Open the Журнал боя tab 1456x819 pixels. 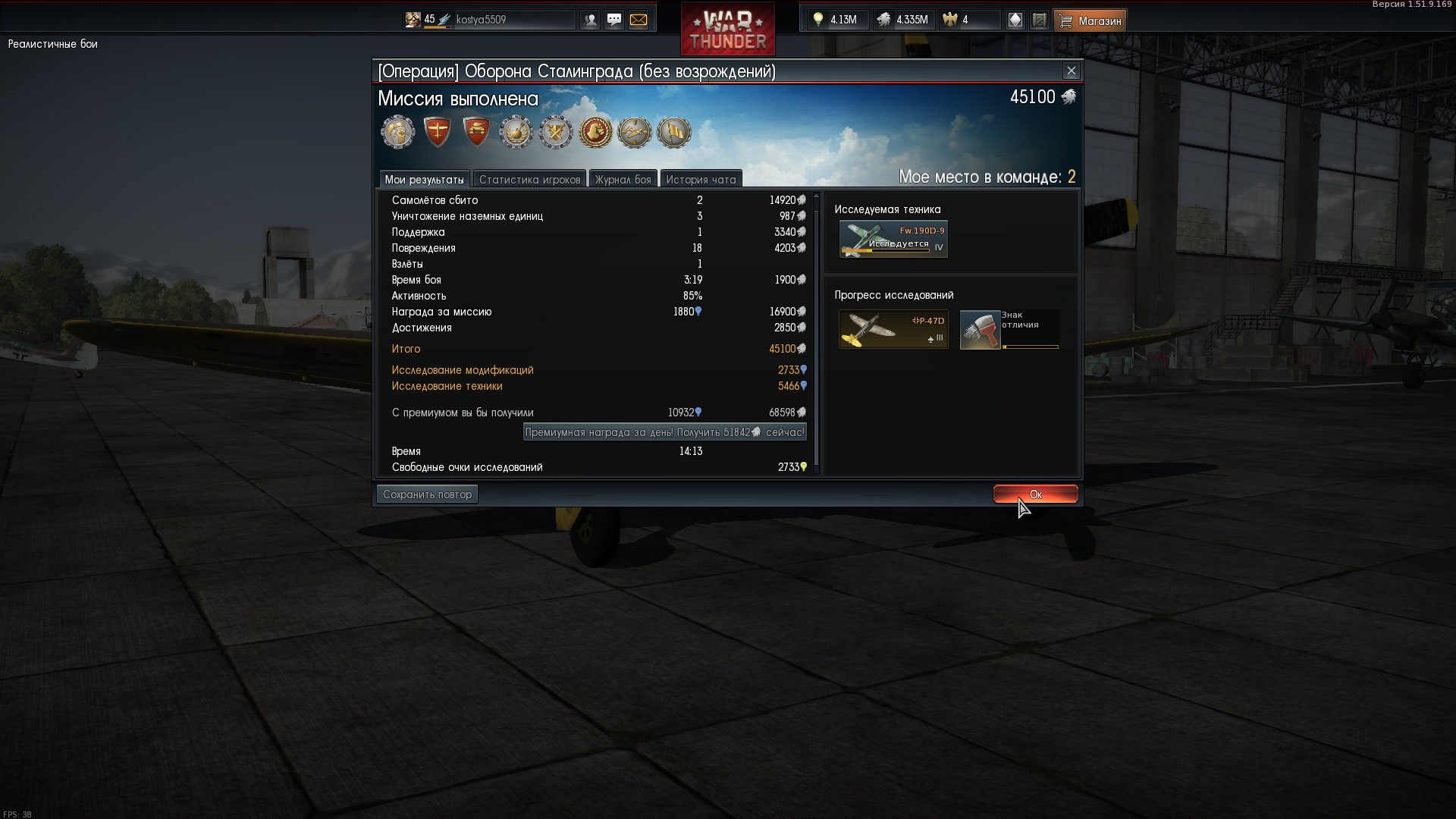623,180
